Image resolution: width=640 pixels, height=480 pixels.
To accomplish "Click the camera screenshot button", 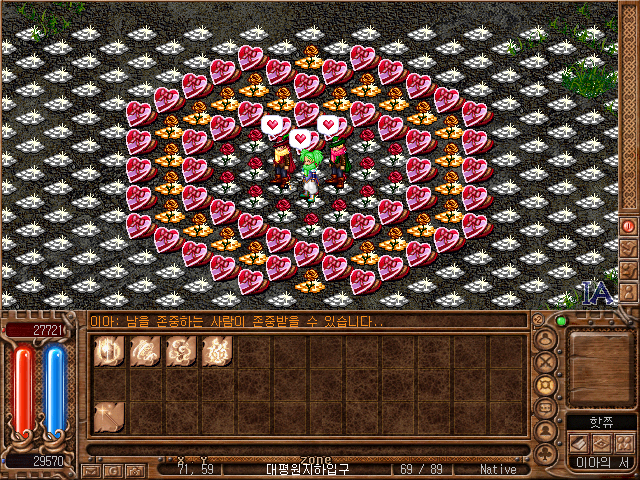I will [x=137, y=469].
